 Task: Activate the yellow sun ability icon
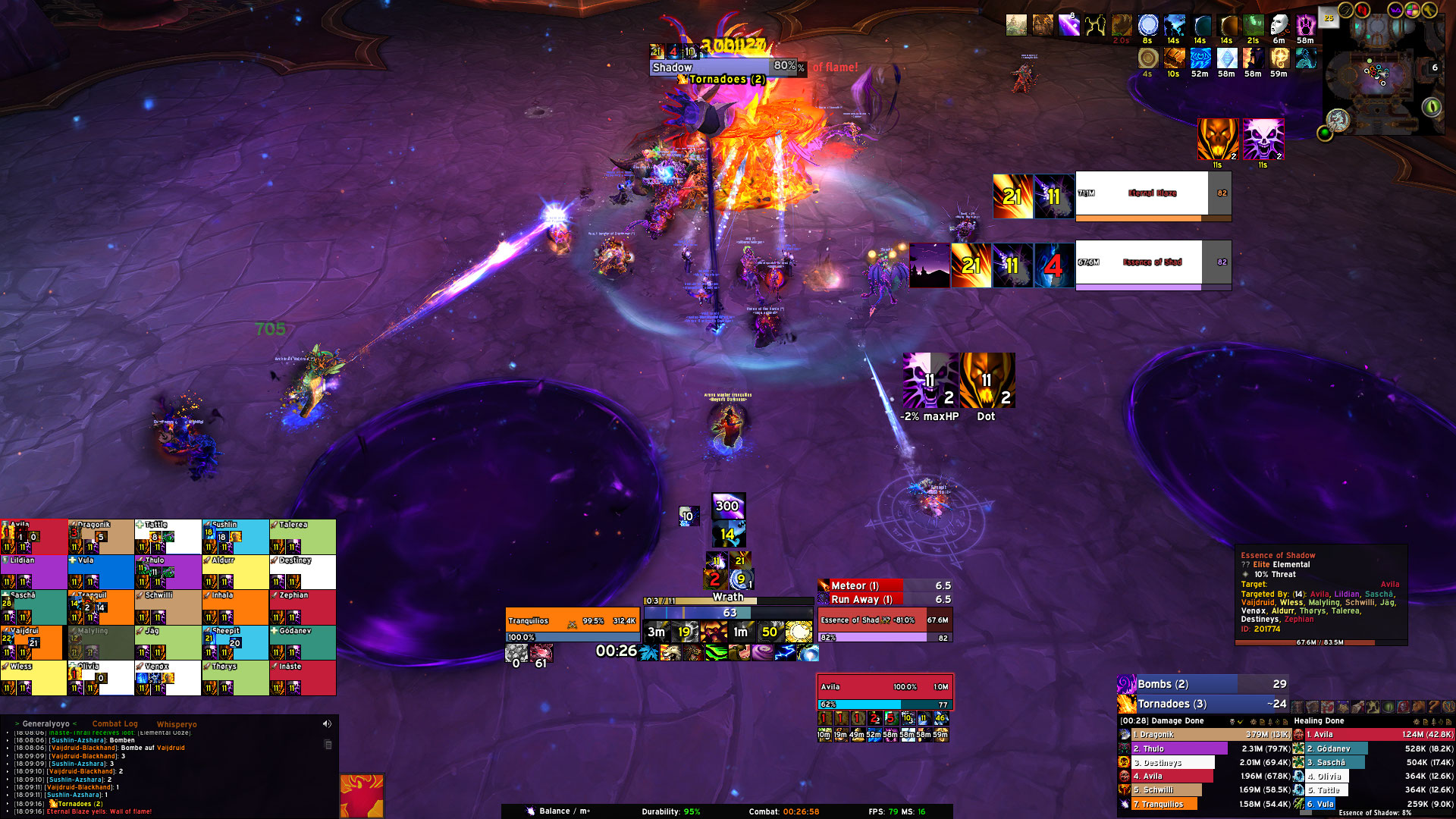click(x=799, y=632)
